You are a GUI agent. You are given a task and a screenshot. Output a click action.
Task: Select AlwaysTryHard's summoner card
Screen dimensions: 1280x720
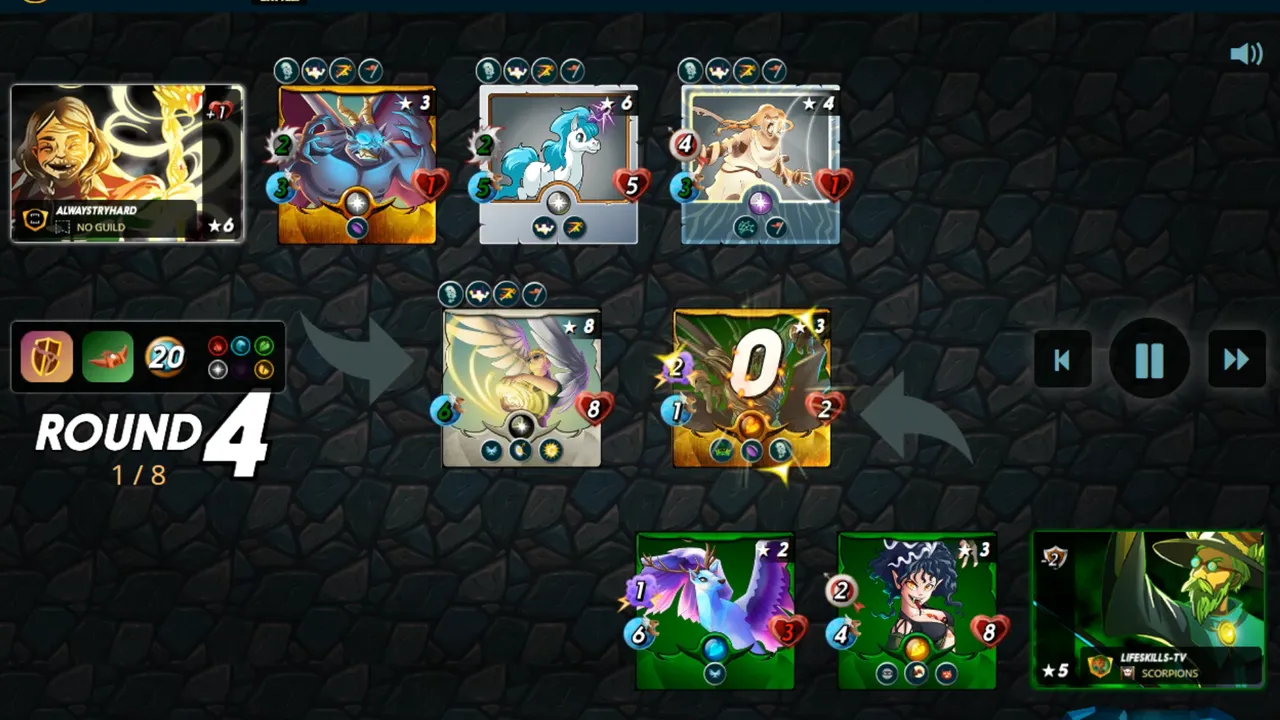[127, 164]
